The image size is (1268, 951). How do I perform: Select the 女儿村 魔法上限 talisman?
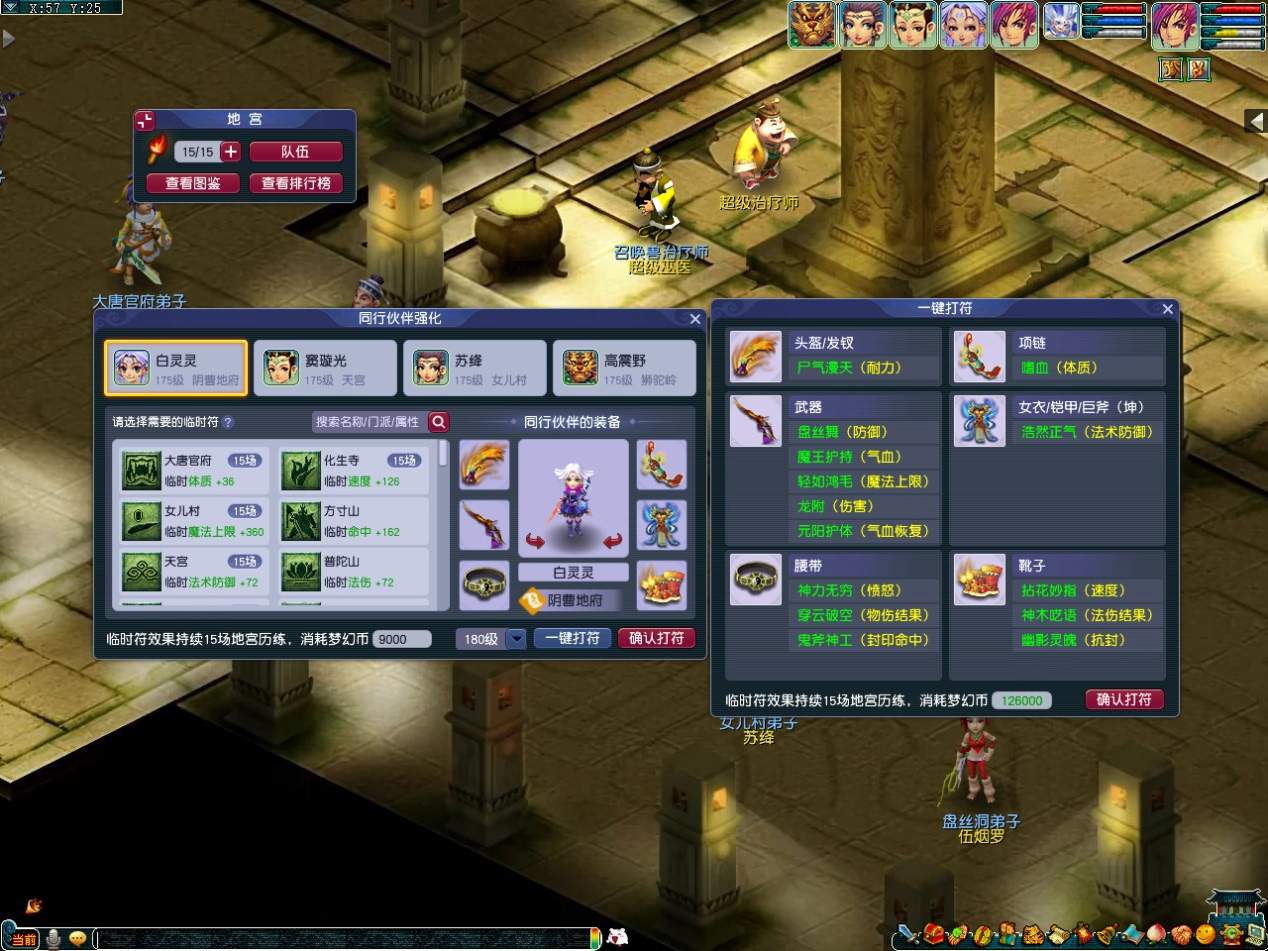click(192, 521)
